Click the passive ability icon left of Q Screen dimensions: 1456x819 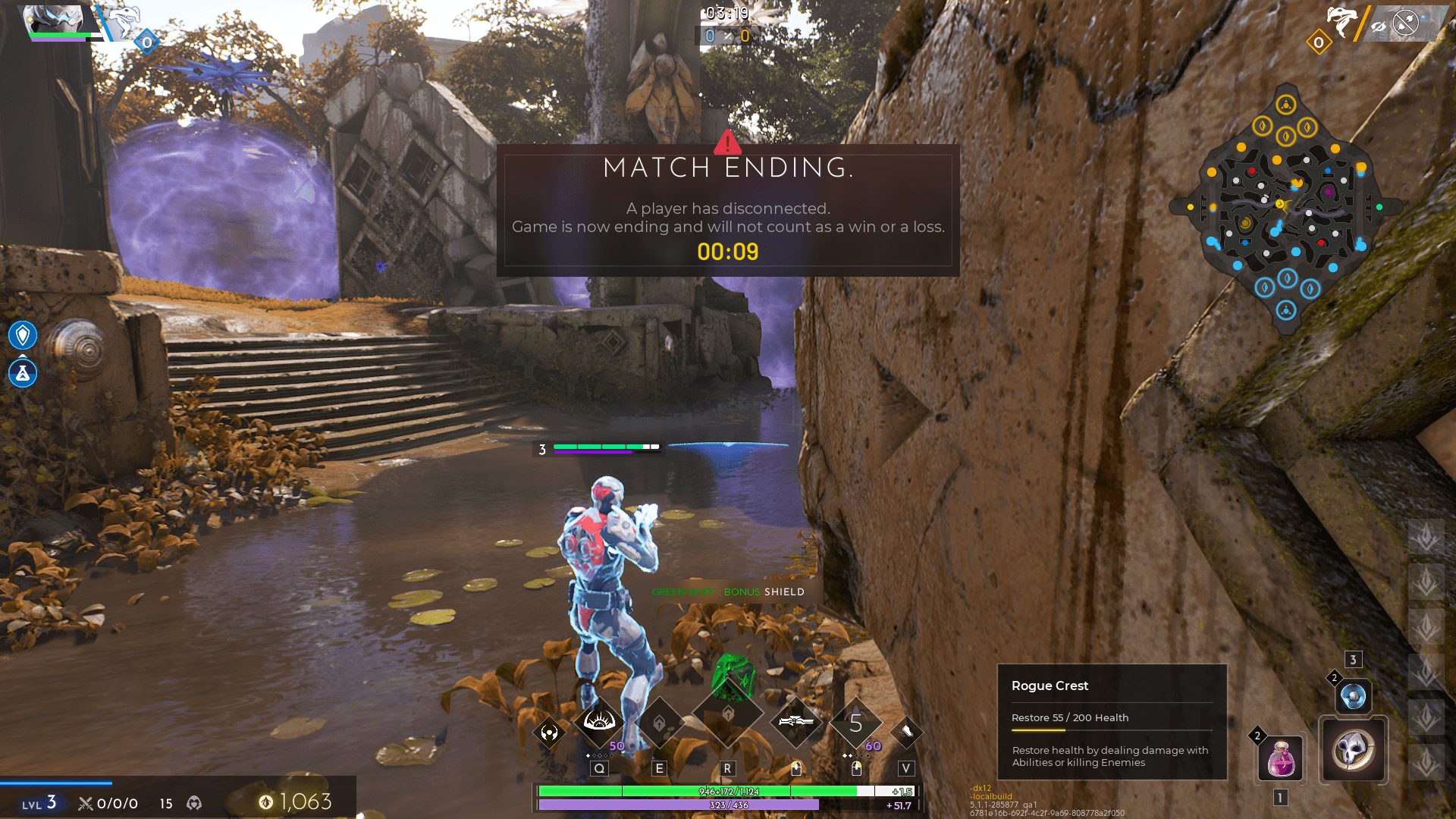tap(550, 733)
